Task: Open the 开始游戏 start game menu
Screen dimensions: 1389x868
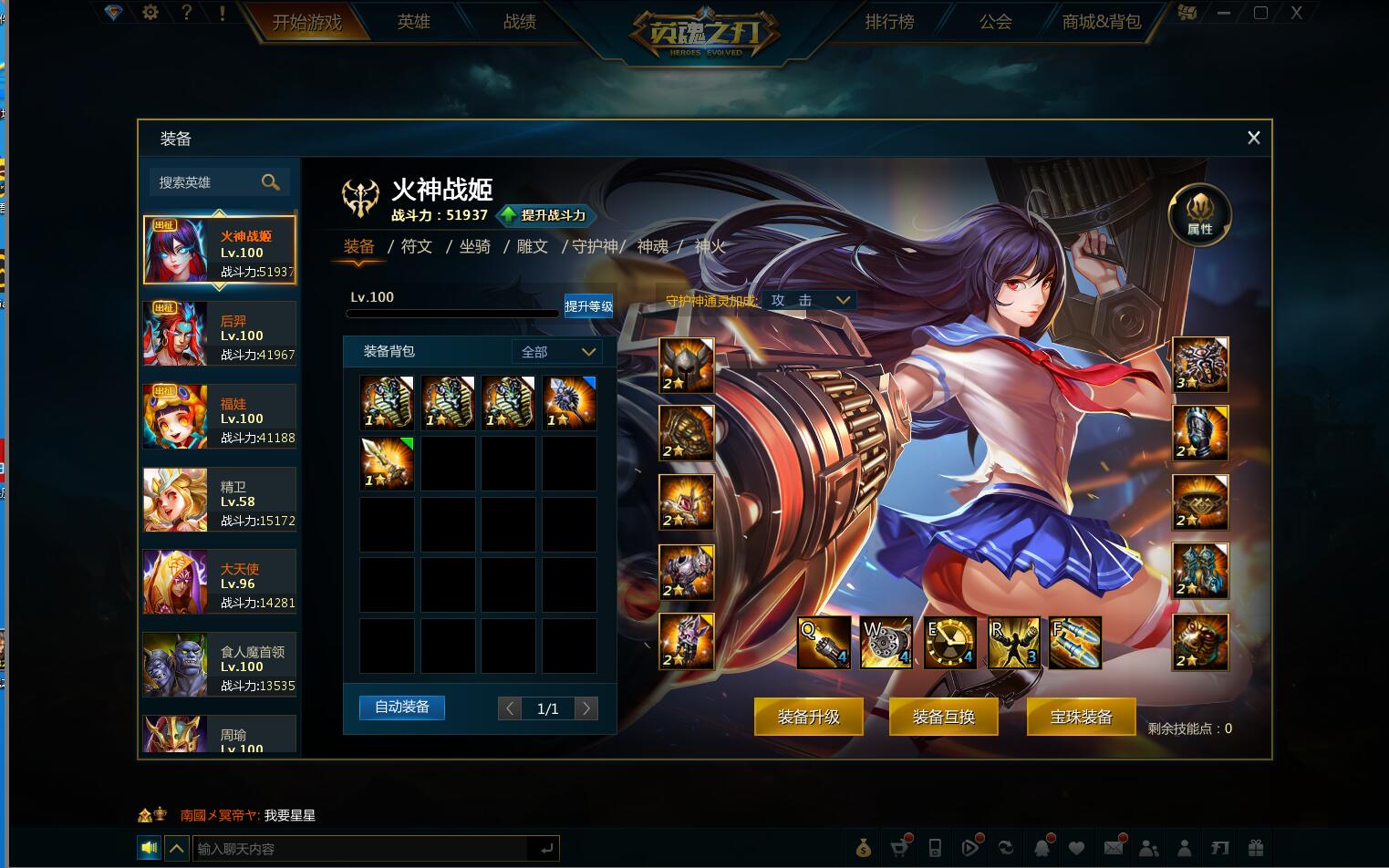Action: click(x=306, y=22)
